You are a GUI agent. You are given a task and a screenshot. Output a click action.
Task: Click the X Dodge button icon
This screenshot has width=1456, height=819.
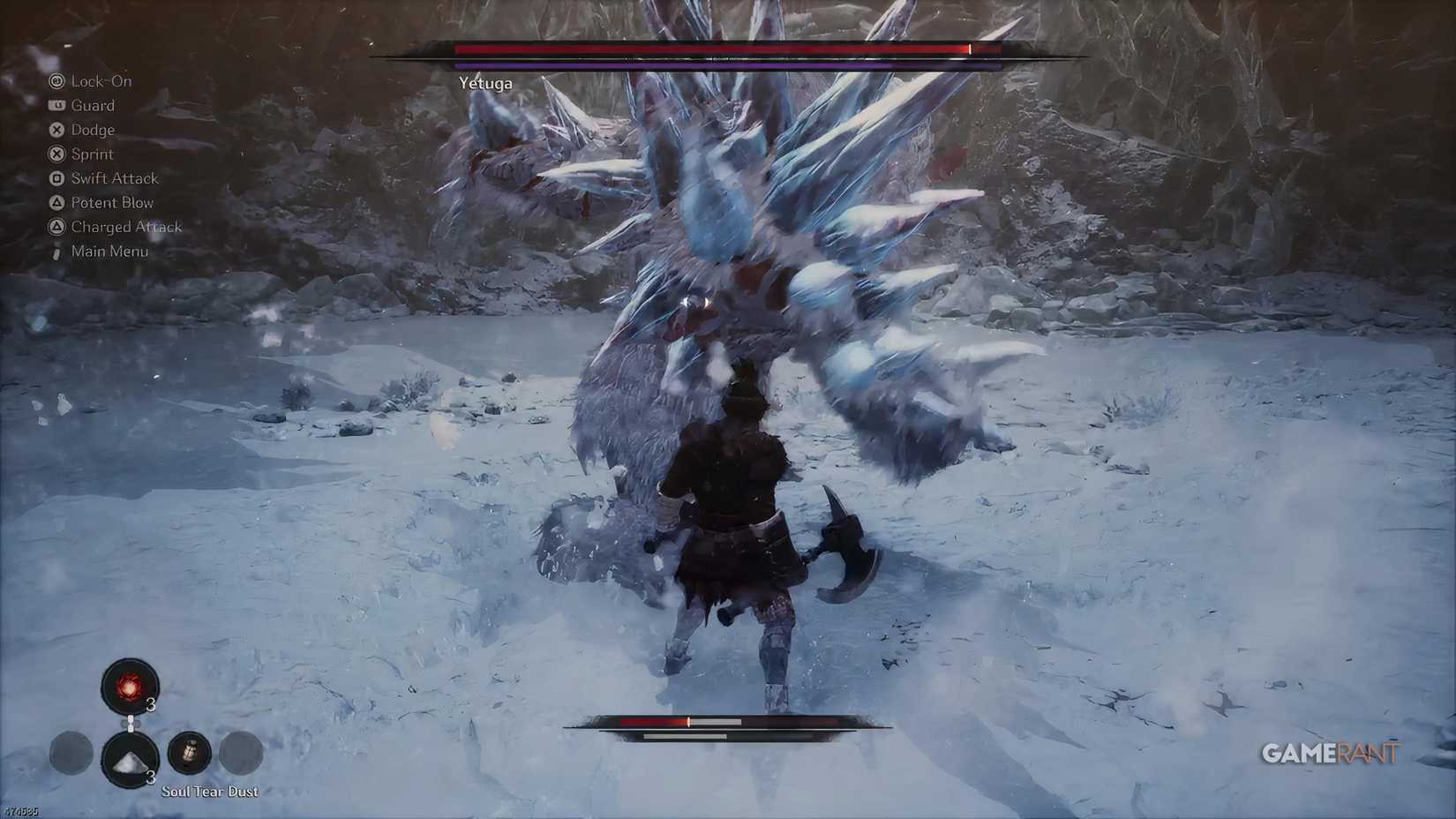pyautogui.click(x=56, y=129)
